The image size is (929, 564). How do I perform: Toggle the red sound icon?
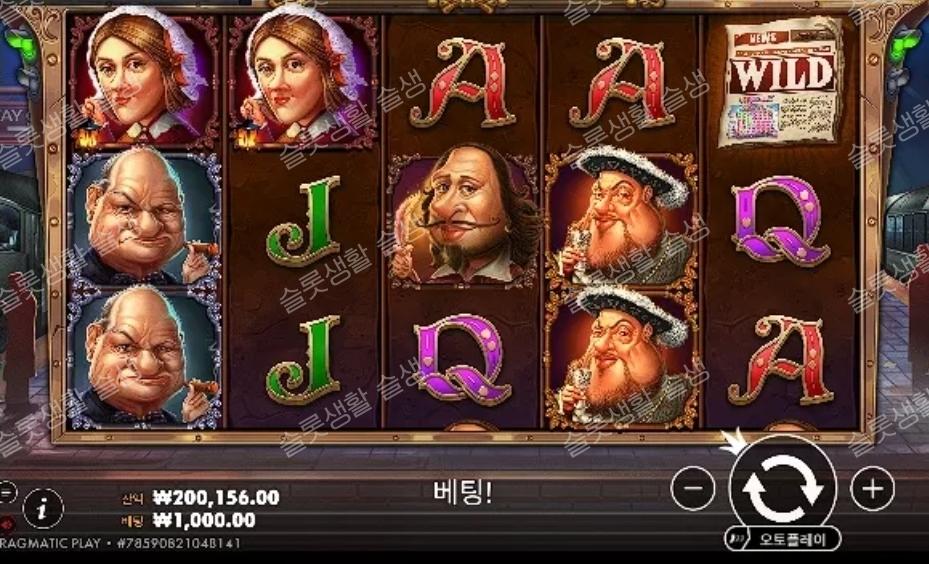point(6,521)
